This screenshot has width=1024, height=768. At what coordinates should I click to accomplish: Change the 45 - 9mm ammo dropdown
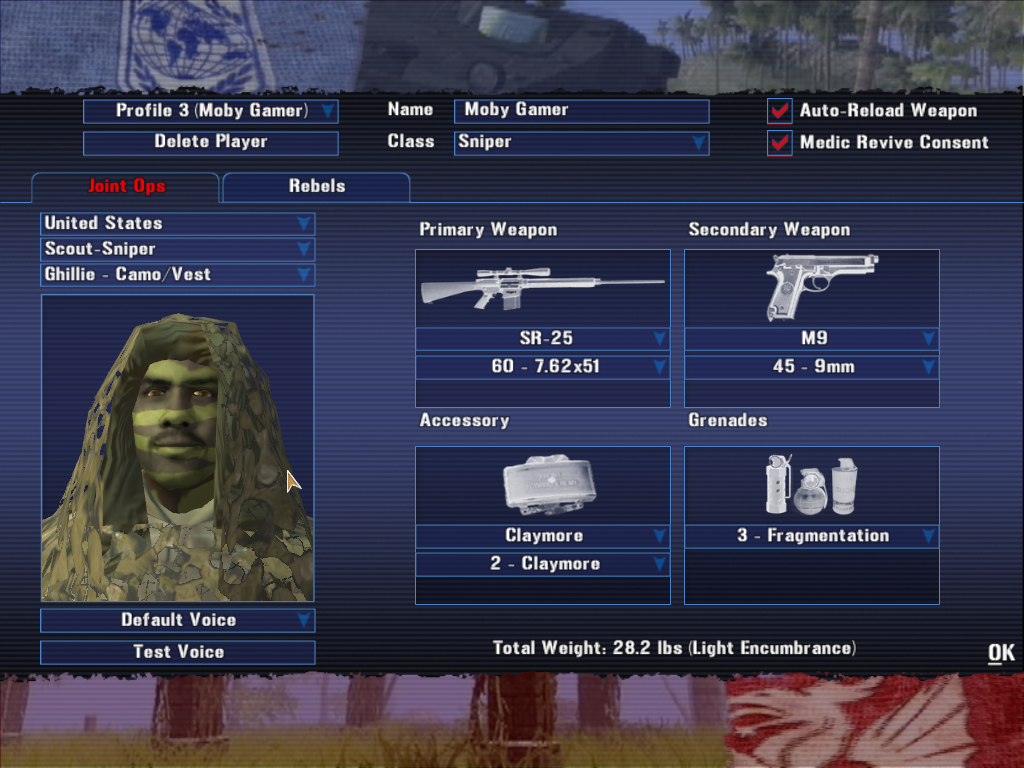(x=812, y=367)
